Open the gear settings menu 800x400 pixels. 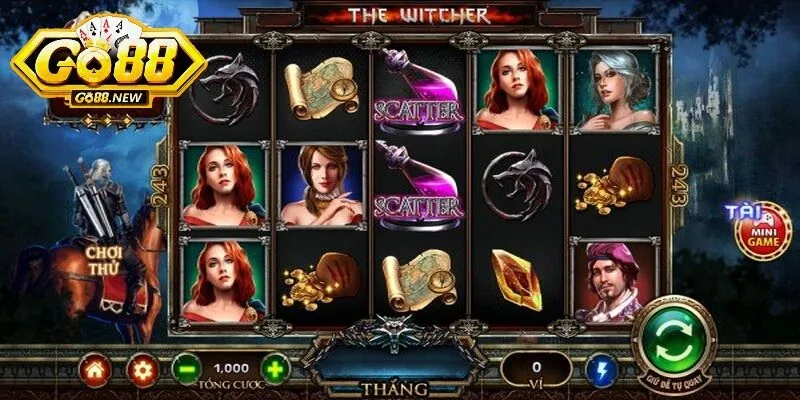pos(142,369)
